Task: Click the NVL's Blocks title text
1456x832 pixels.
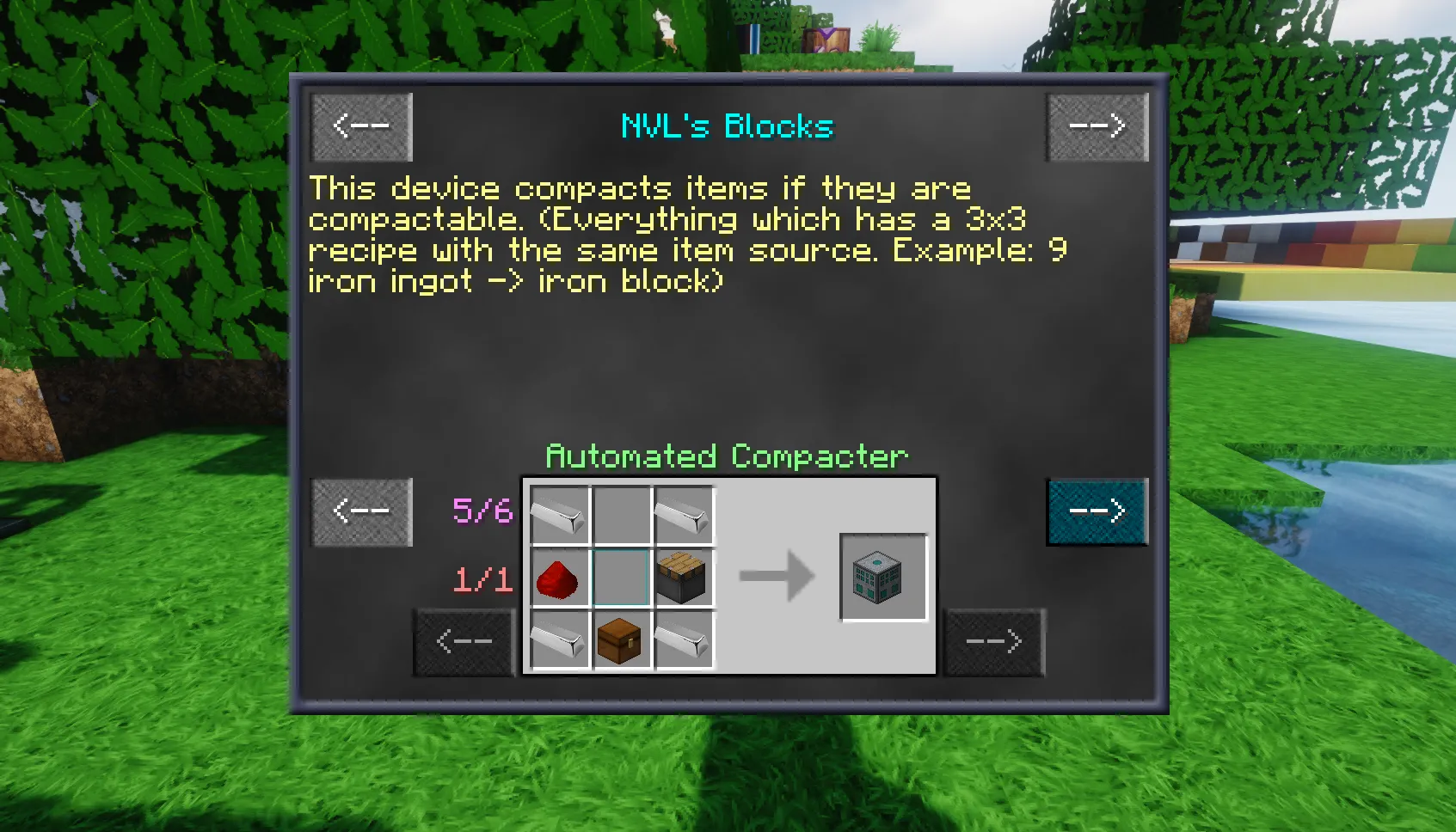Action: (727, 125)
